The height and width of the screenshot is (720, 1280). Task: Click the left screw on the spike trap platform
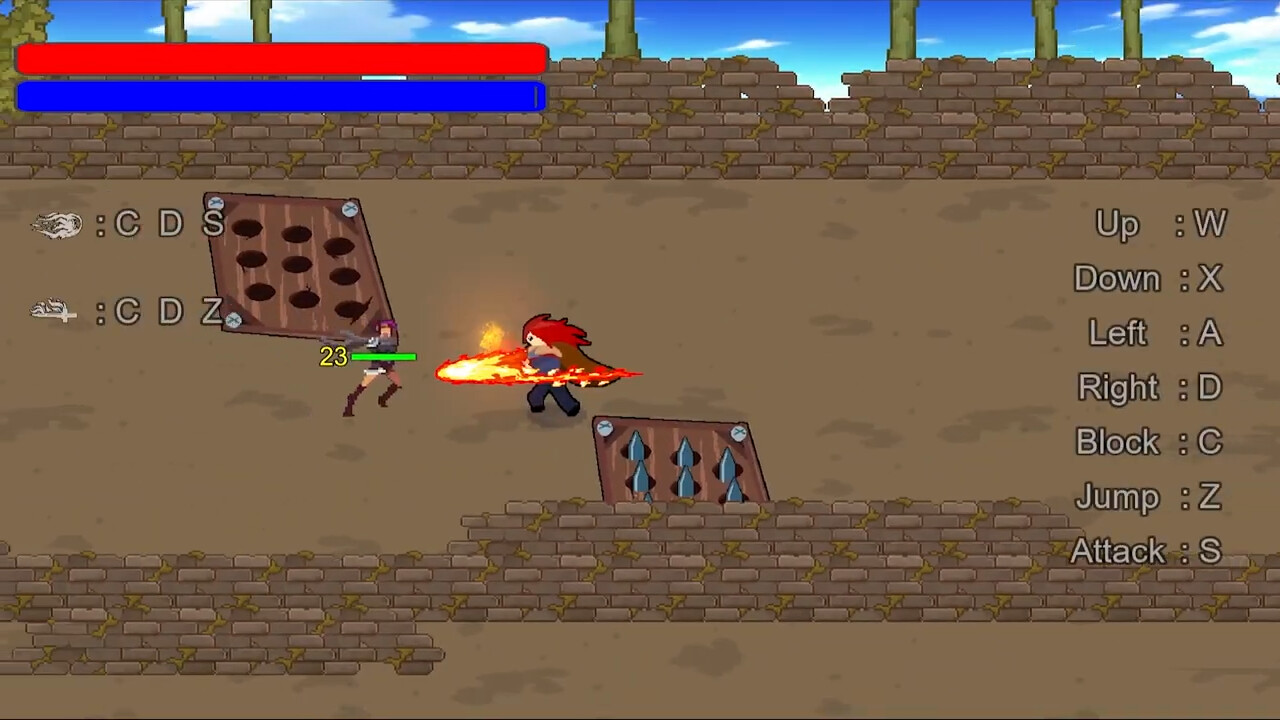point(607,428)
